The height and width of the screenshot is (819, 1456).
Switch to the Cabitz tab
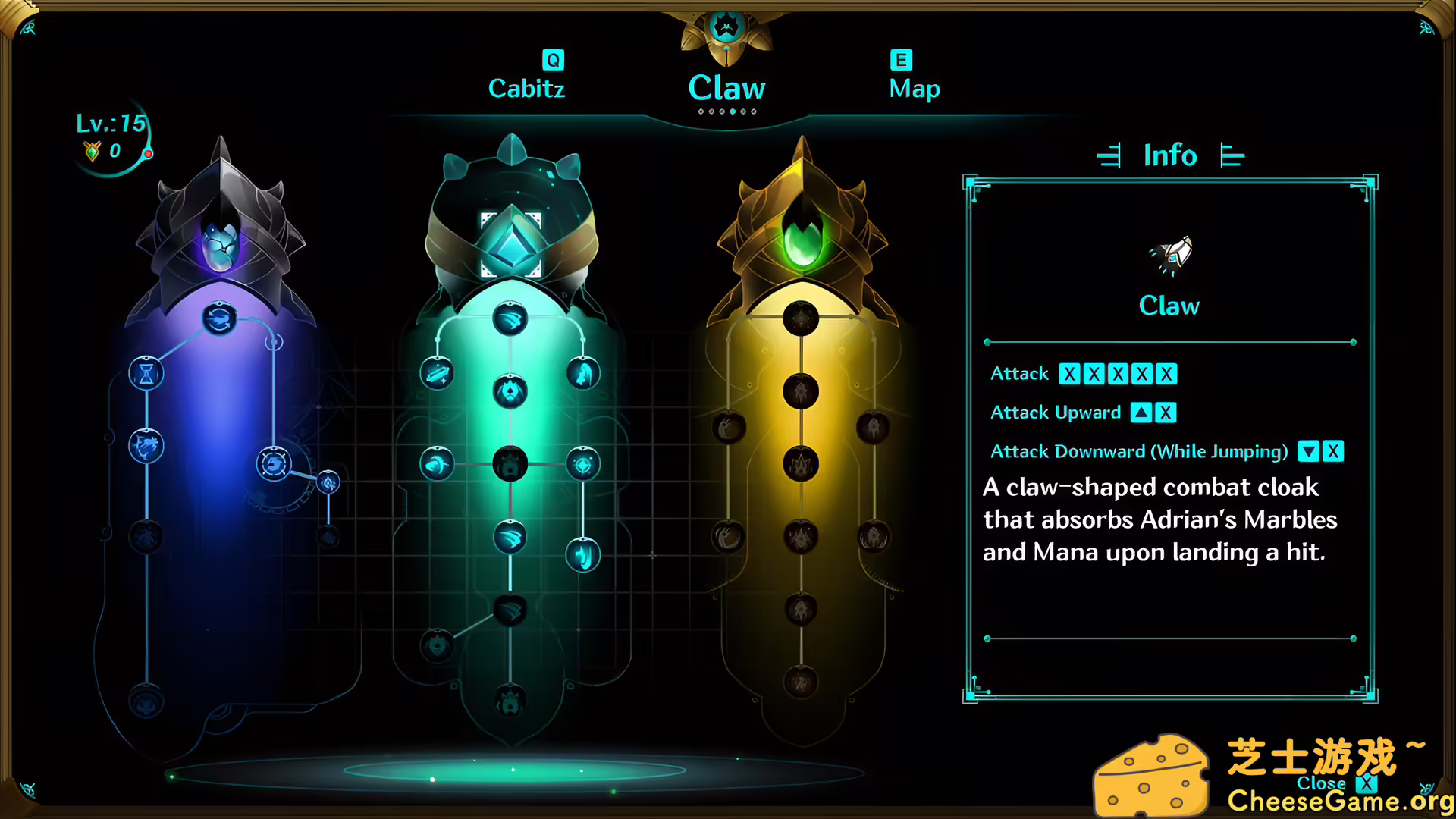click(x=526, y=88)
